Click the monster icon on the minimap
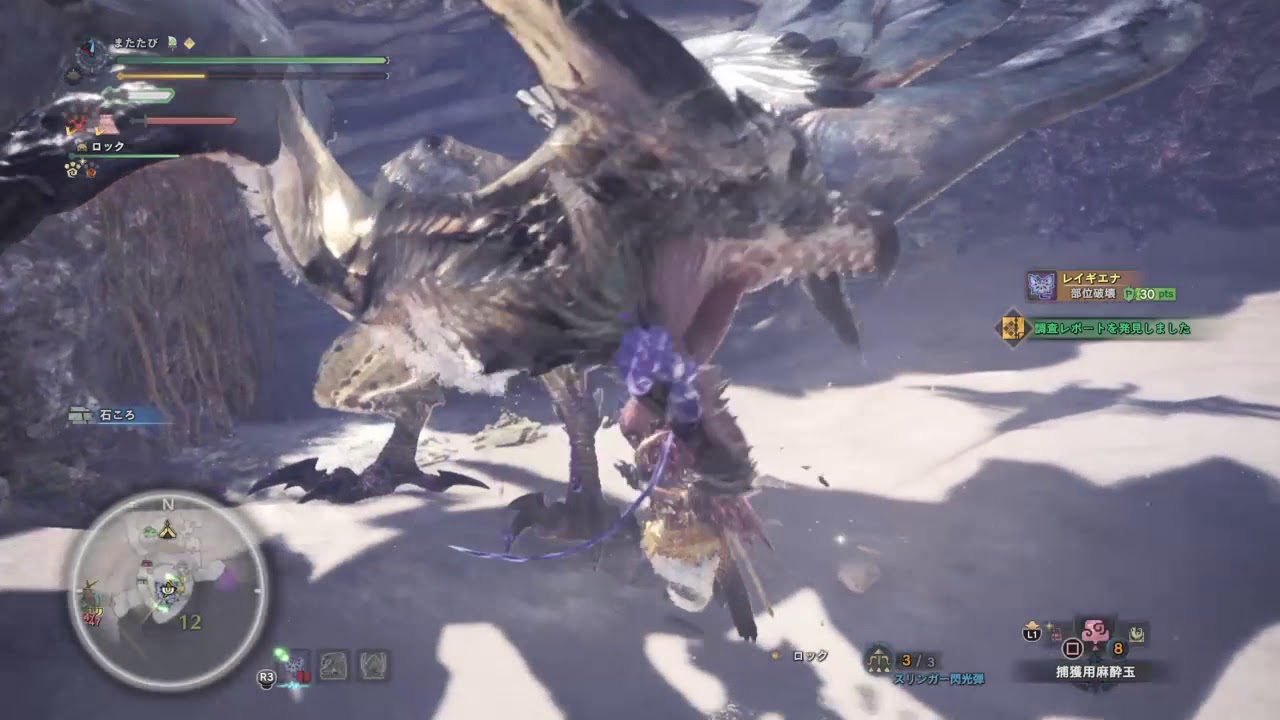The width and height of the screenshot is (1280, 720). tap(163, 594)
